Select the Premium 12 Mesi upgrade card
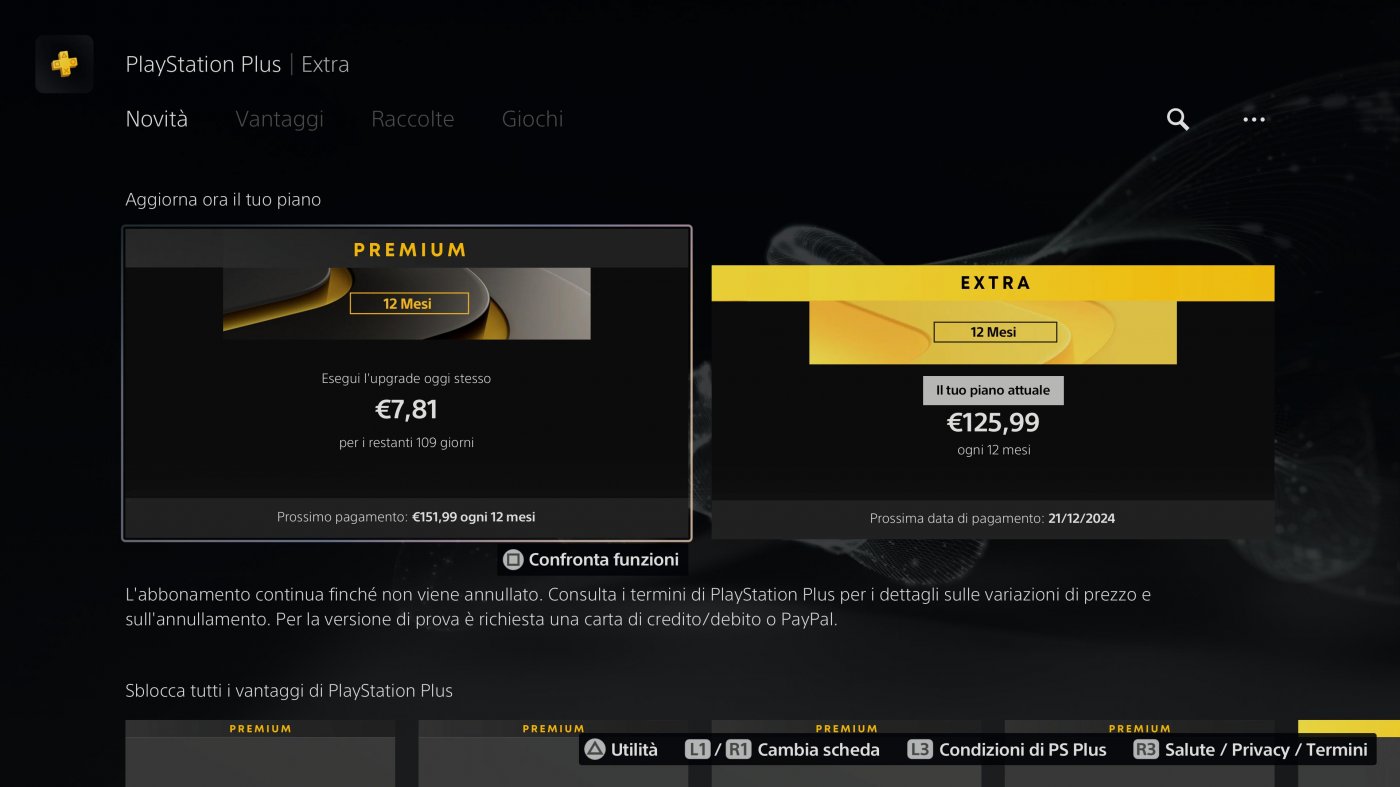The width and height of the screenshot is (1400, 787). tap(407, 385)
